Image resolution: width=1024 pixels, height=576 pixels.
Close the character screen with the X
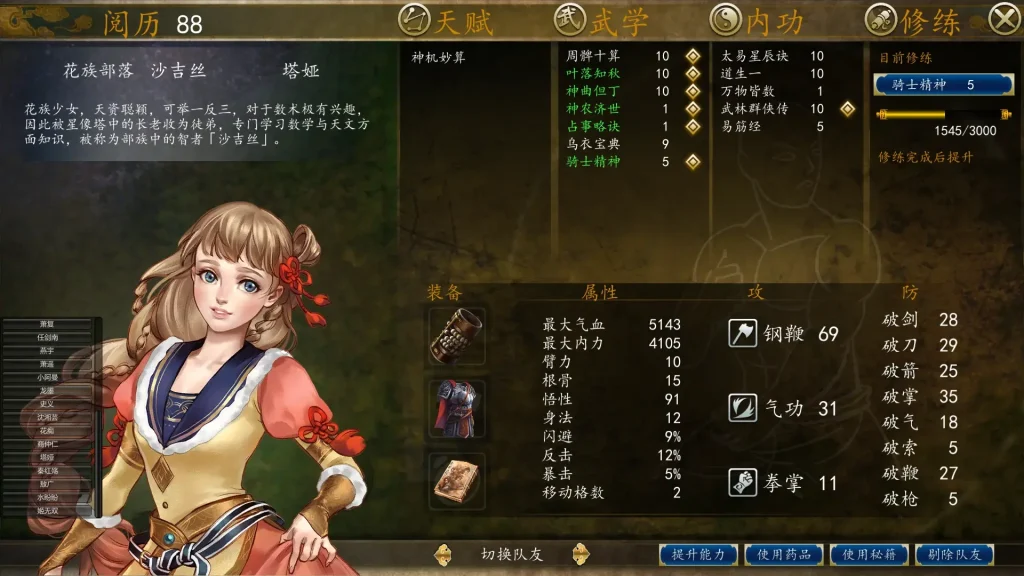[x=1003, y=19]
